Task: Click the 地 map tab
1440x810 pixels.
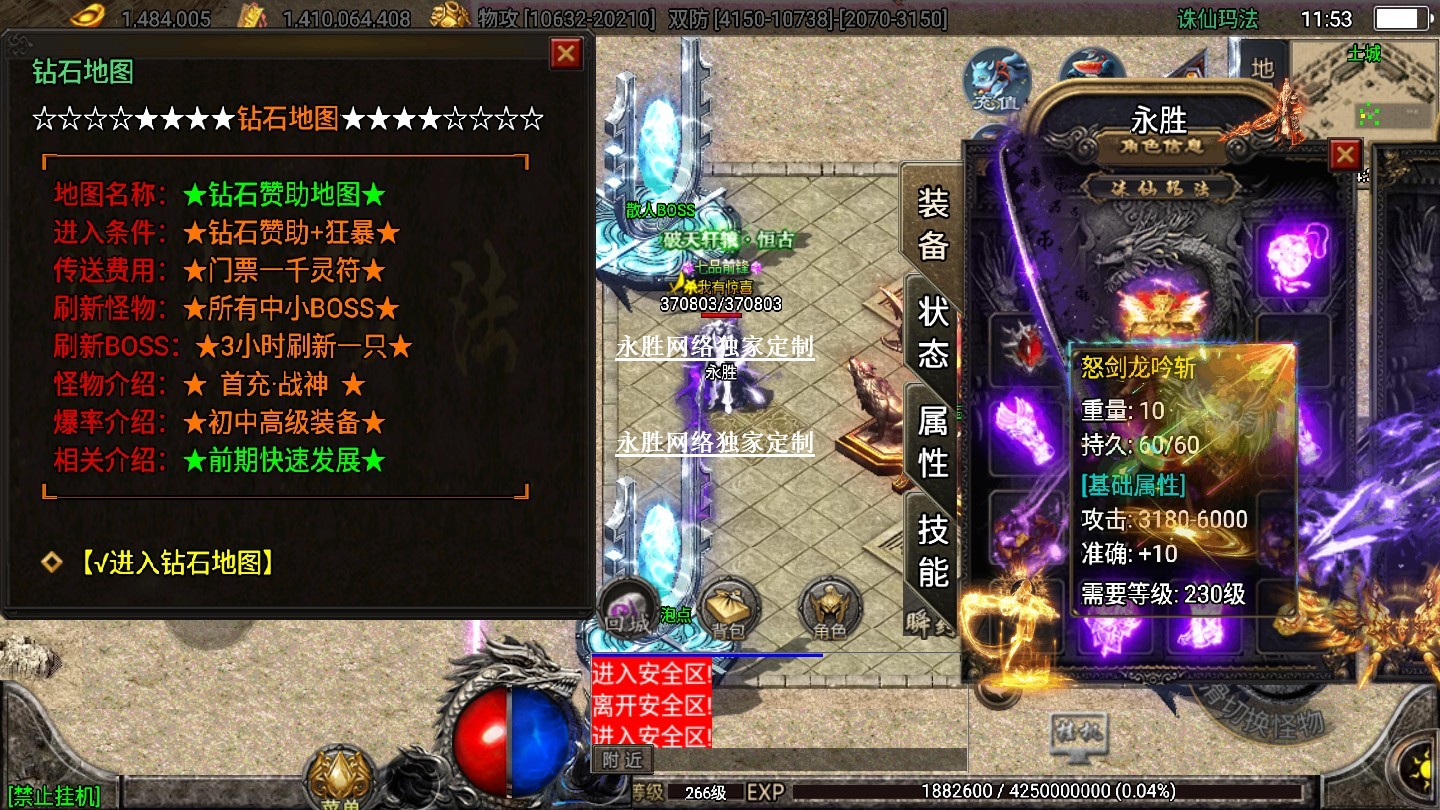Action: pyautogui.click(x=1263, y=68)
